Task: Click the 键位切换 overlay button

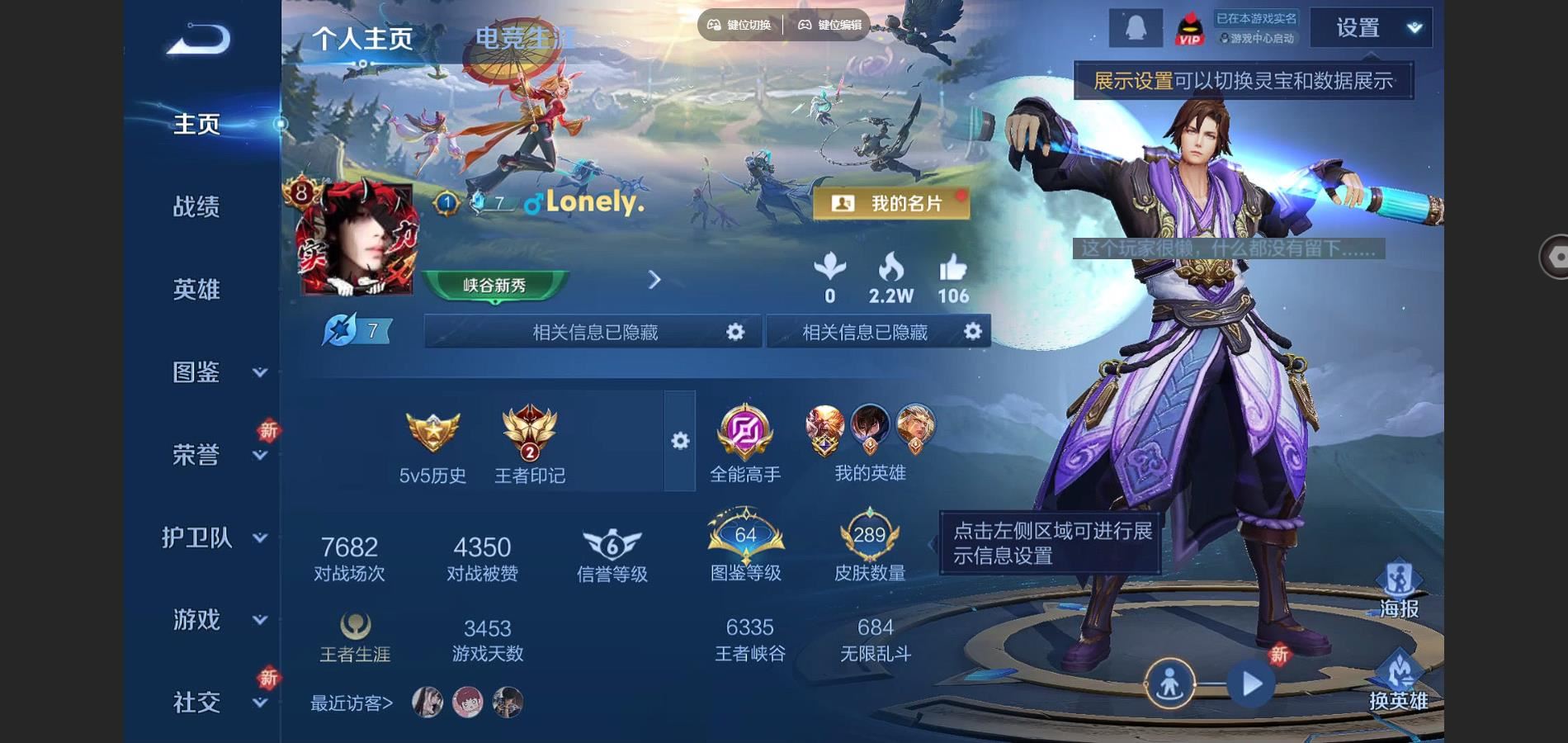Action: click(x=739, y=25)
